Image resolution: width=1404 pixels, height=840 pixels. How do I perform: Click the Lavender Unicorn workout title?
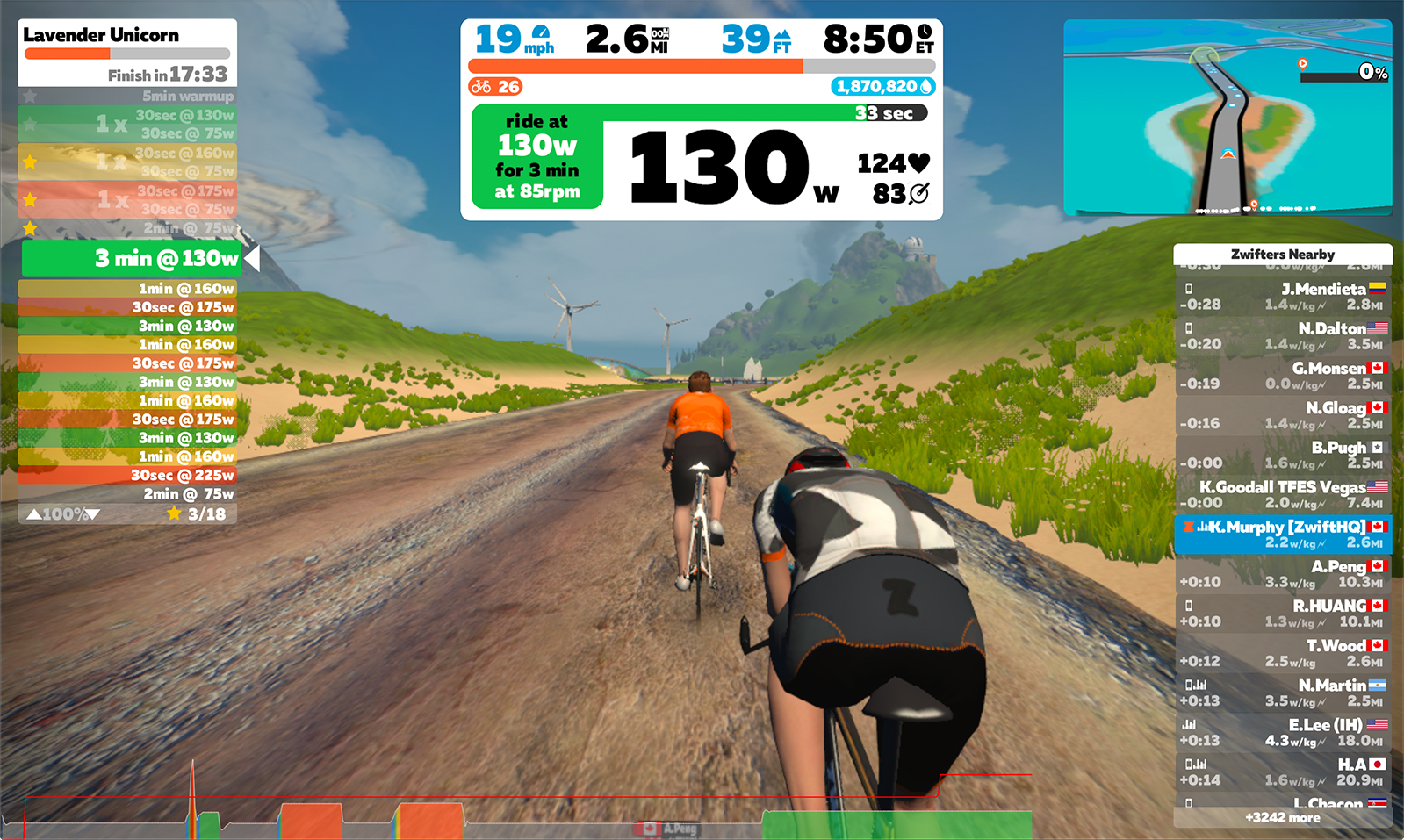pyautogui.click(x=99, y=35)
